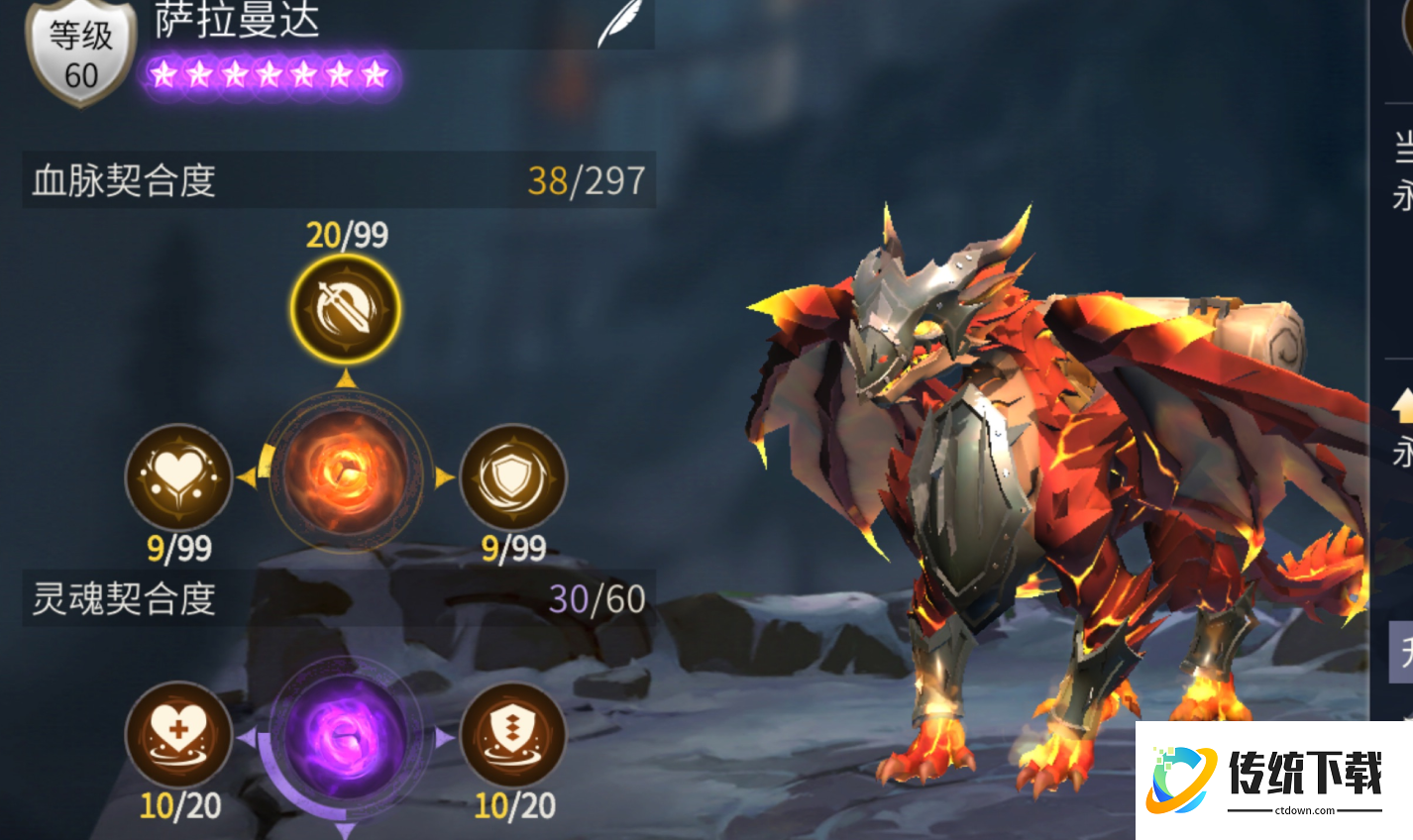Click the feather edit-name icon

[619, 24]
